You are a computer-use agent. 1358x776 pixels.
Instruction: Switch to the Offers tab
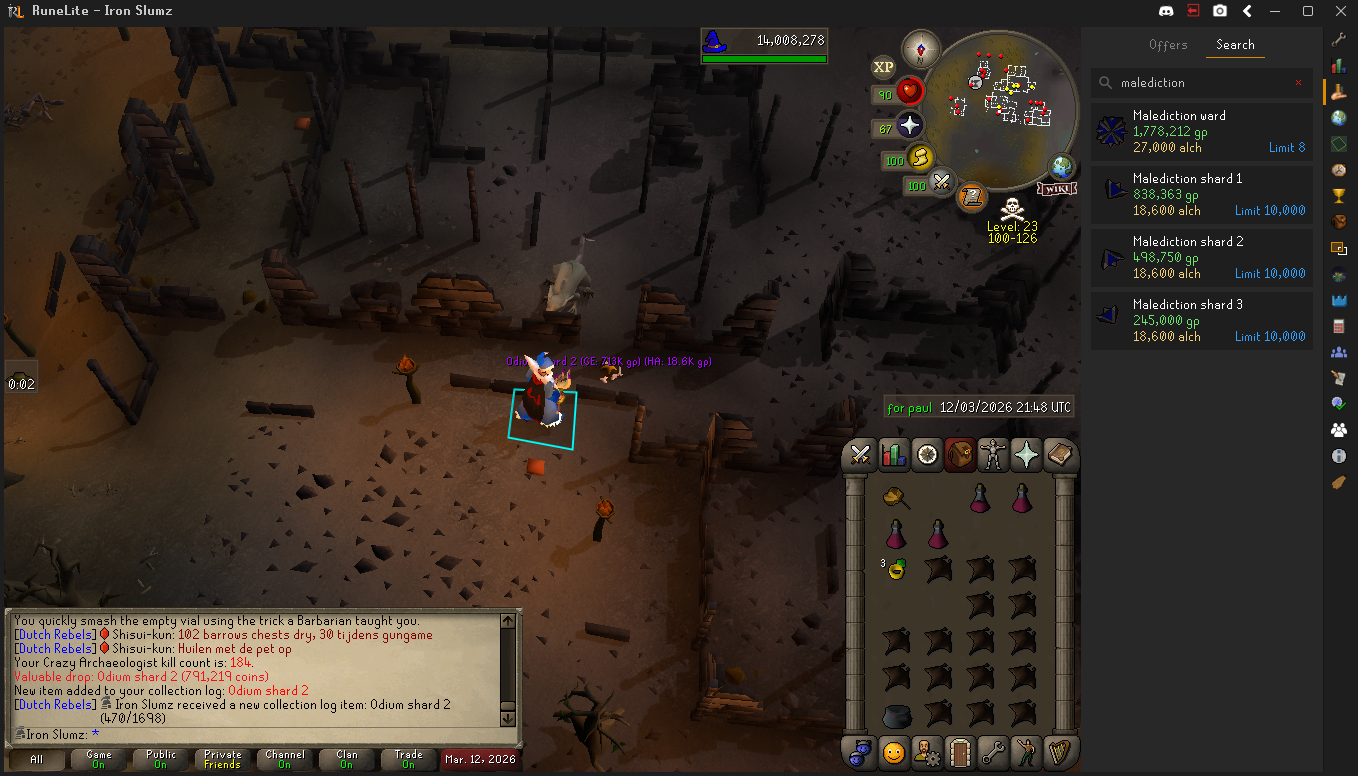click(x=1167, y=45)
